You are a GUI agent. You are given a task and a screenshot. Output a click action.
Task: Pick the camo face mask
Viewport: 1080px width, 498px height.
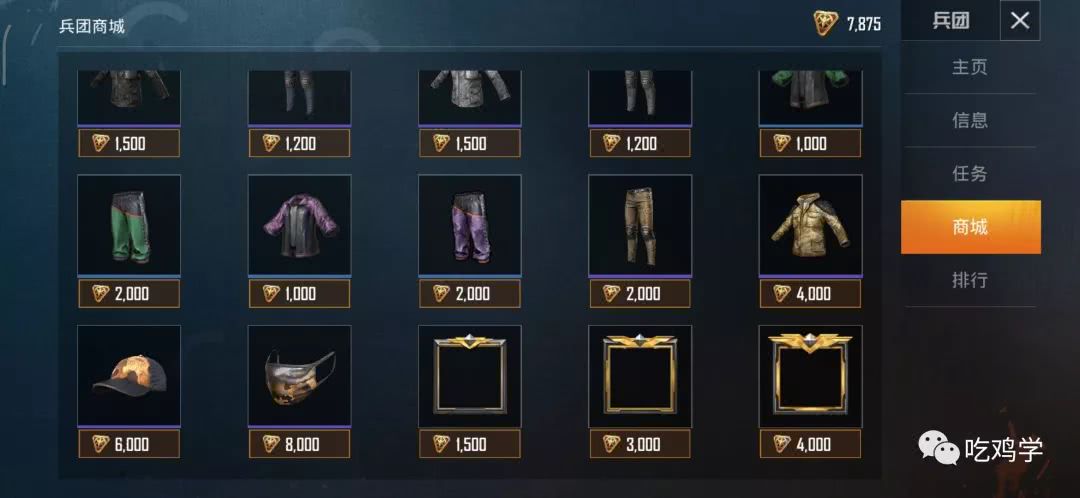(299, 375)
